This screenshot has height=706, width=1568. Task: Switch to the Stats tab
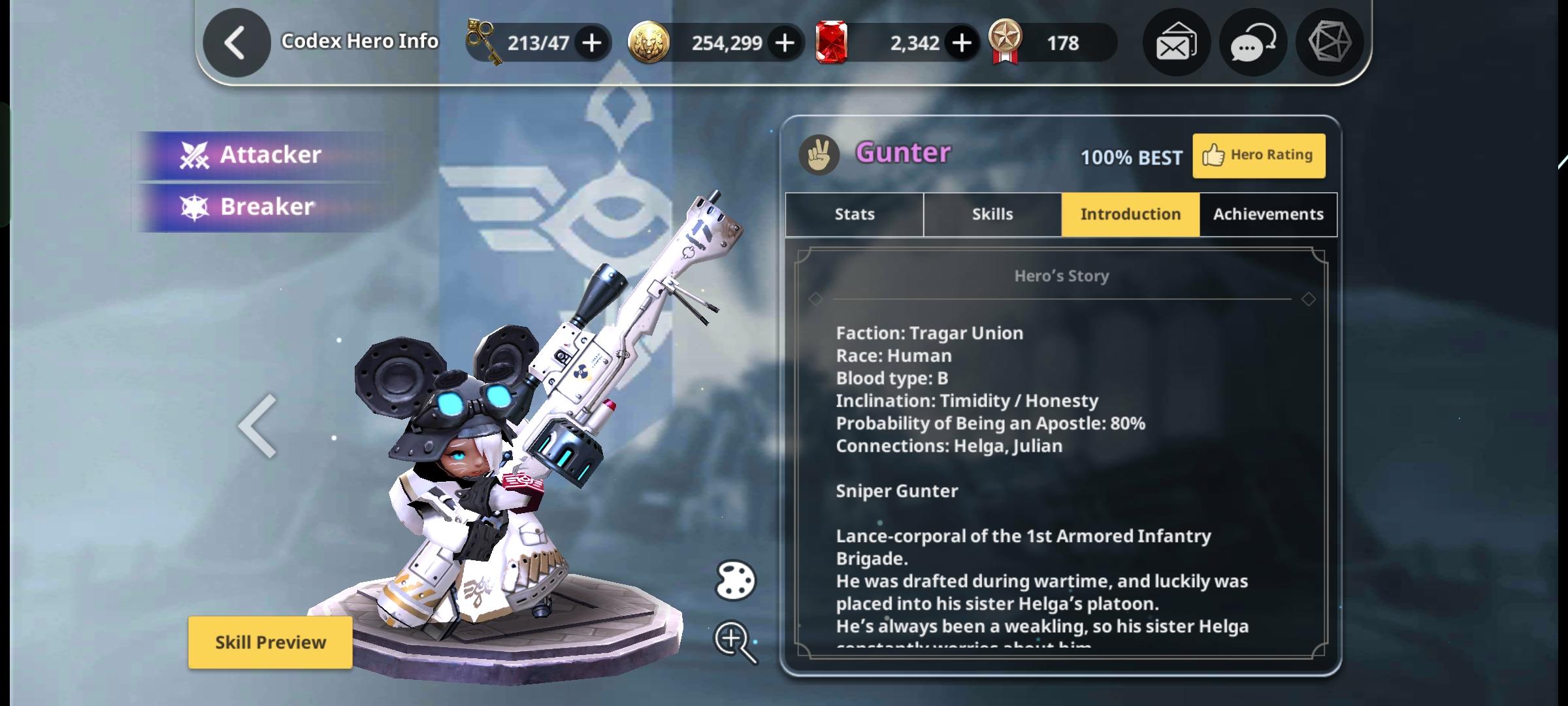tap(854, 214)
